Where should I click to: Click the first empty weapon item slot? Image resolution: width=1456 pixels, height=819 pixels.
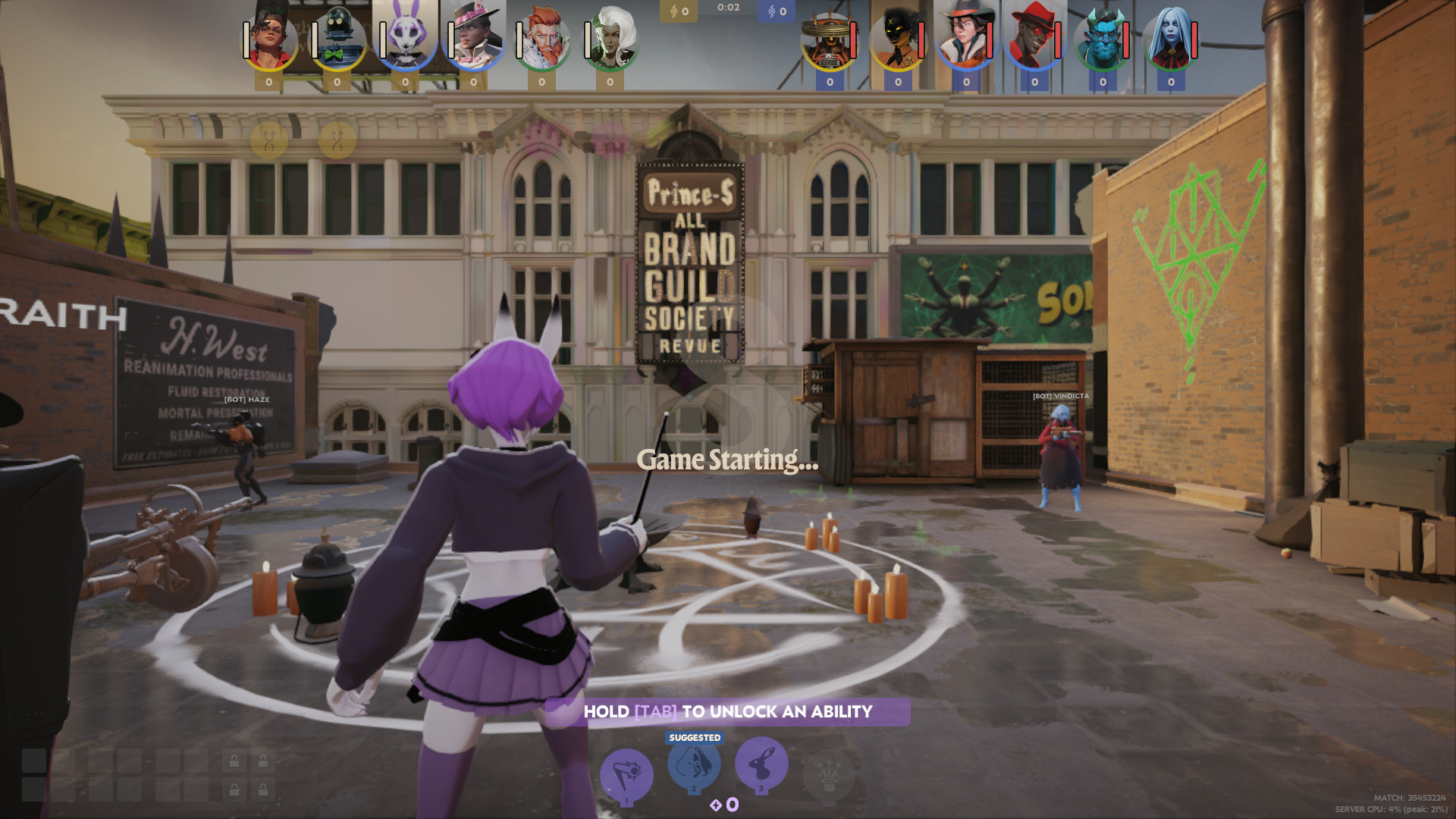[x=33, y=760]
